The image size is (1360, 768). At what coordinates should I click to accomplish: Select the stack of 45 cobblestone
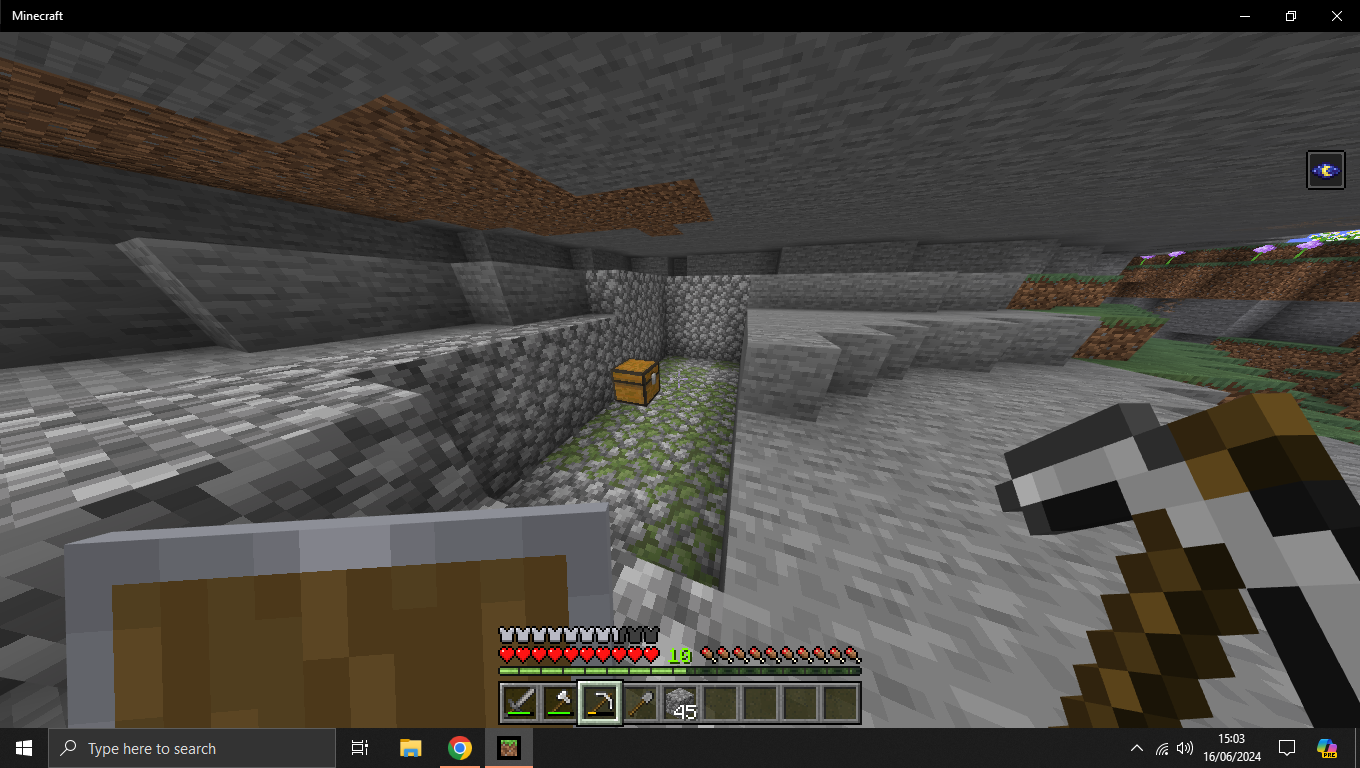click(x=679, y=702)
